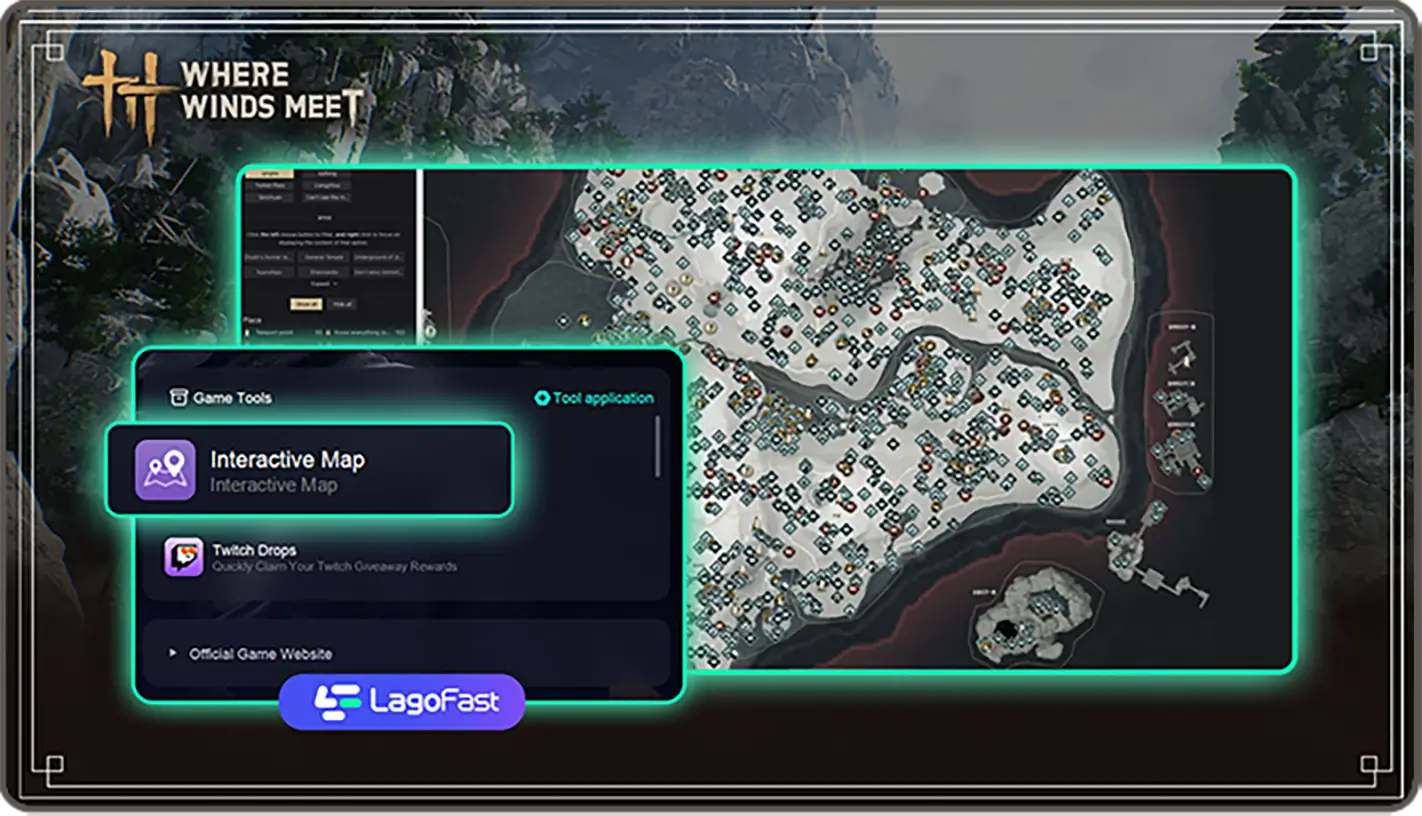
Task: Click the LagoFast logo badge
Action: coord(402,701)
